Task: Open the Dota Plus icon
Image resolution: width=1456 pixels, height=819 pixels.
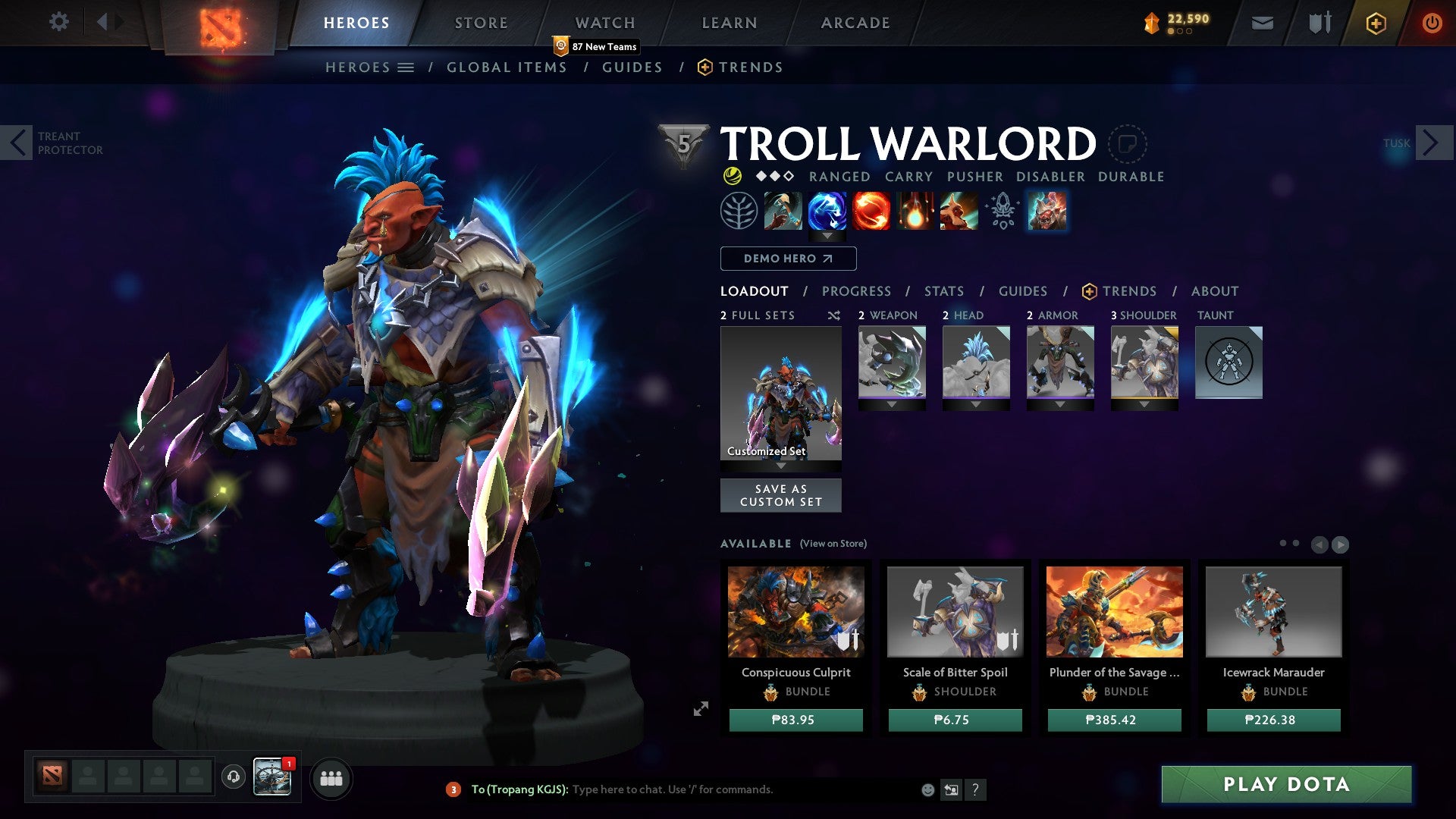Action: pos(1376,24)
